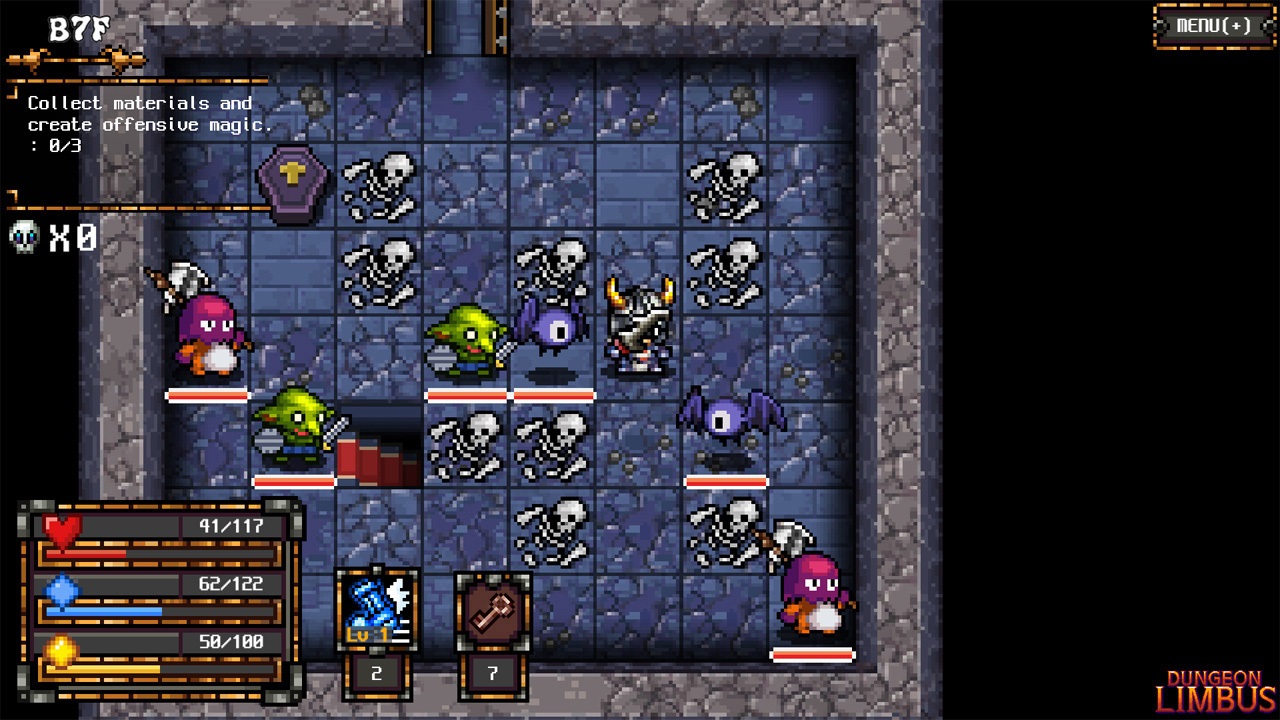
Task: Click the skill uses counter showing 2
Action: point(377,674)
